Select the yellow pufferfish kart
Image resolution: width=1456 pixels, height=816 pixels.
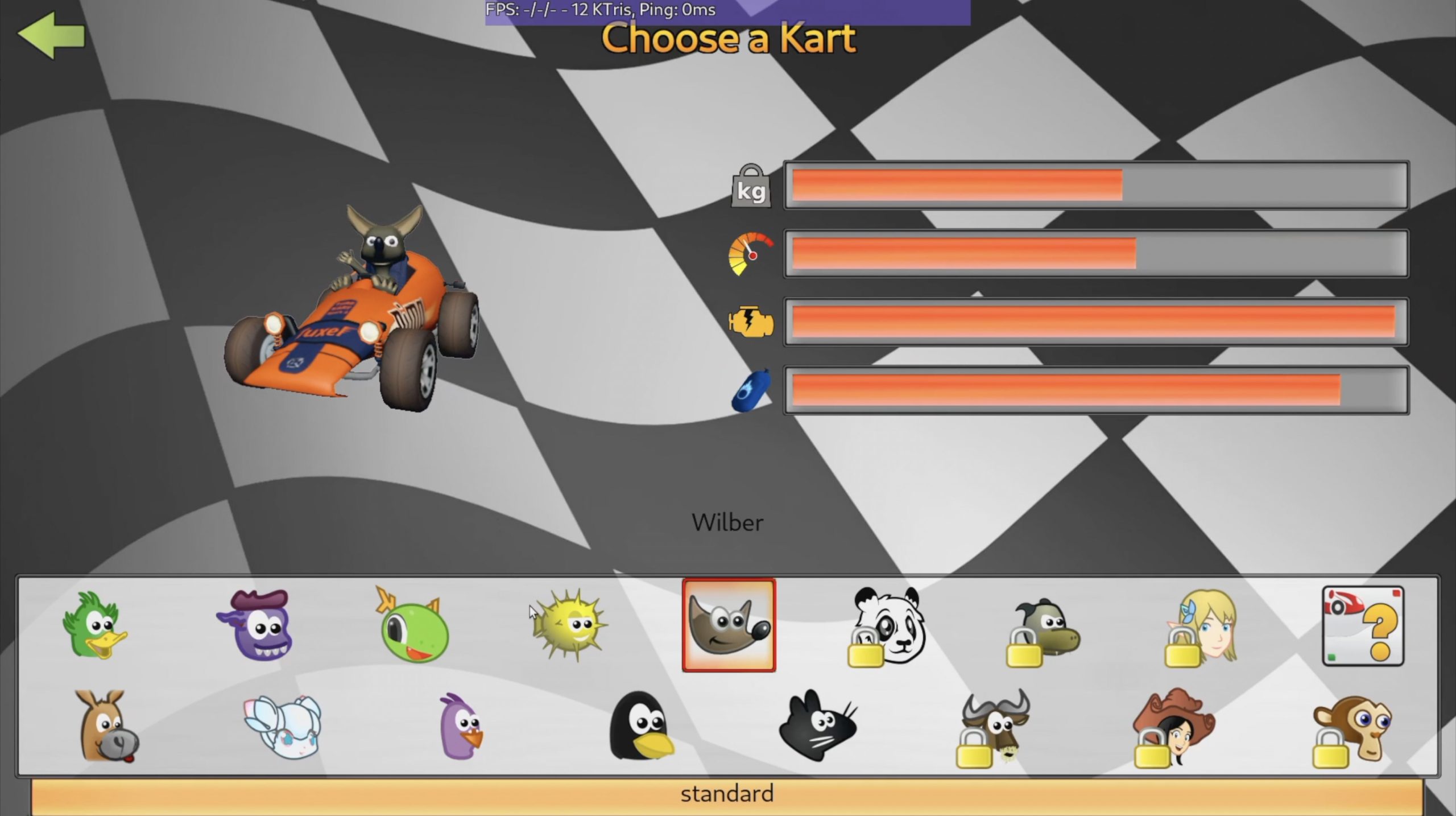tap(570, 626)
